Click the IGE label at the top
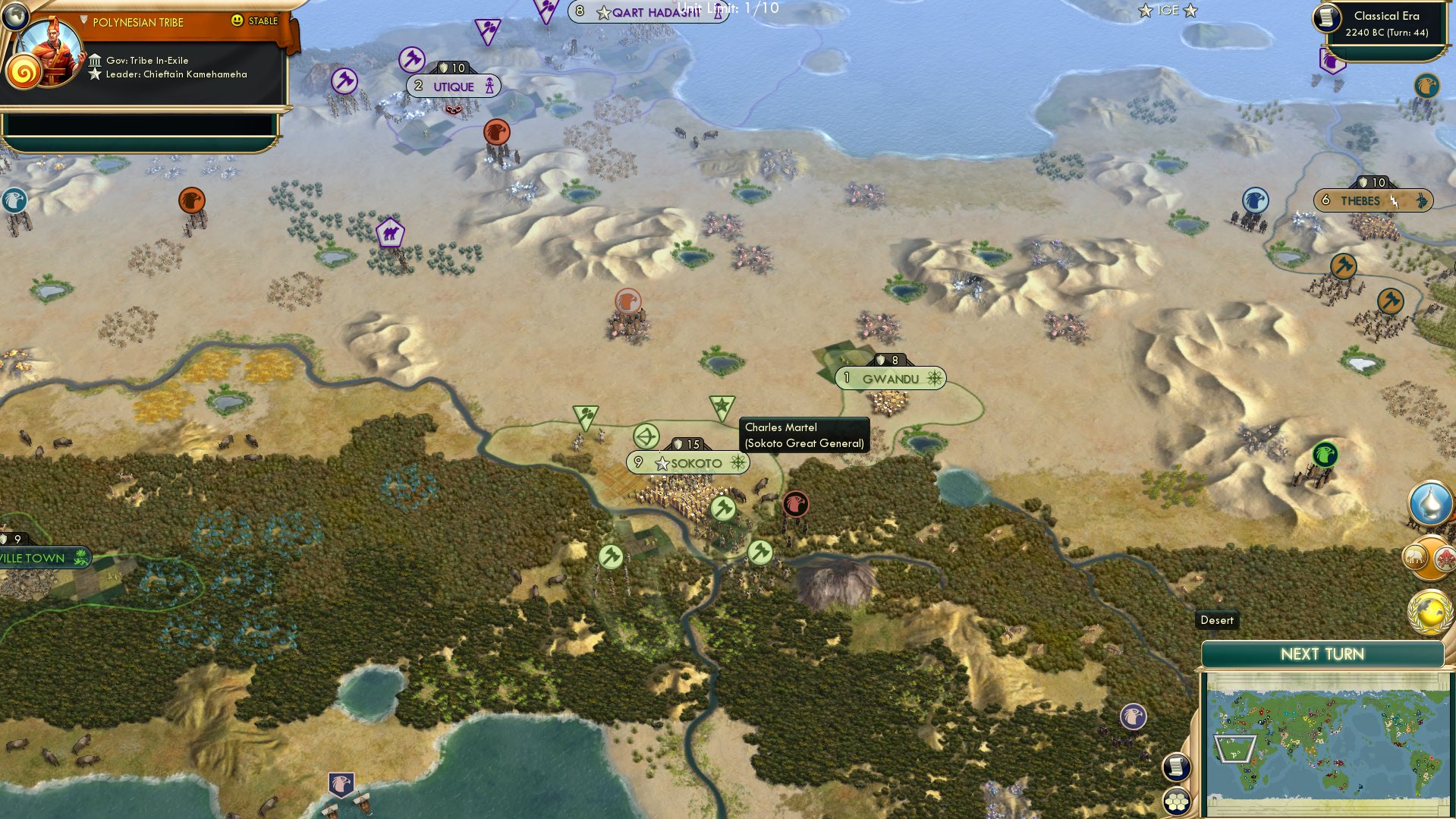The height and width of the screenshot is (819, 1456). pyautogui.click(x=1166, y=11)
